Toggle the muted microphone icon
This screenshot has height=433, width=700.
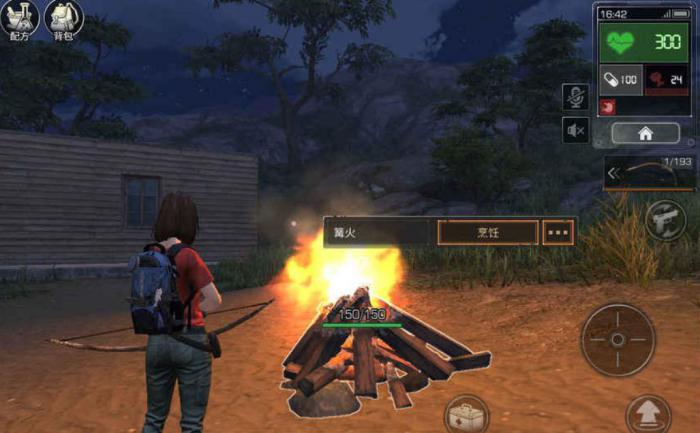click(x=575, y=97)
